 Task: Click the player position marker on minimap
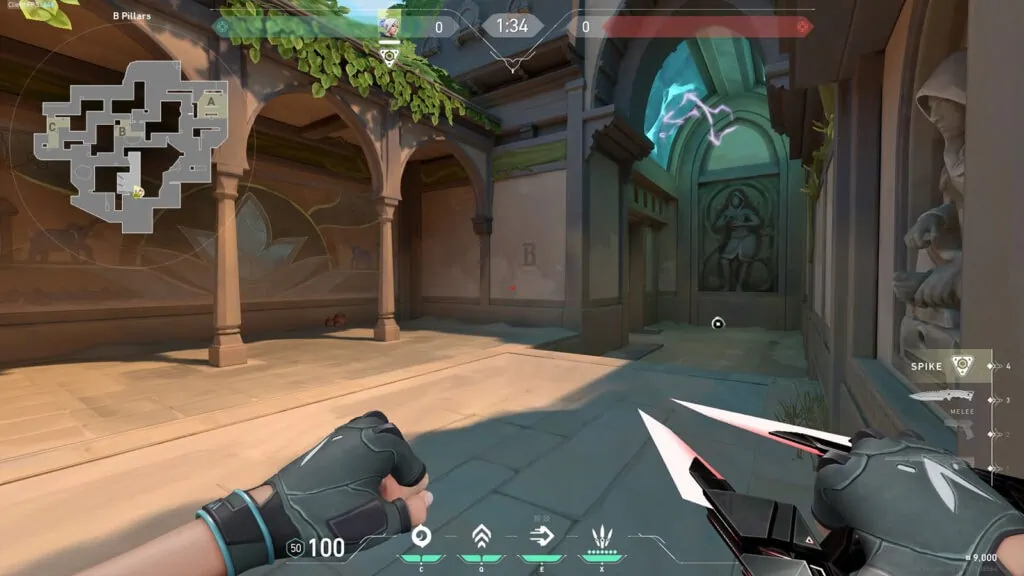[136, 192]
